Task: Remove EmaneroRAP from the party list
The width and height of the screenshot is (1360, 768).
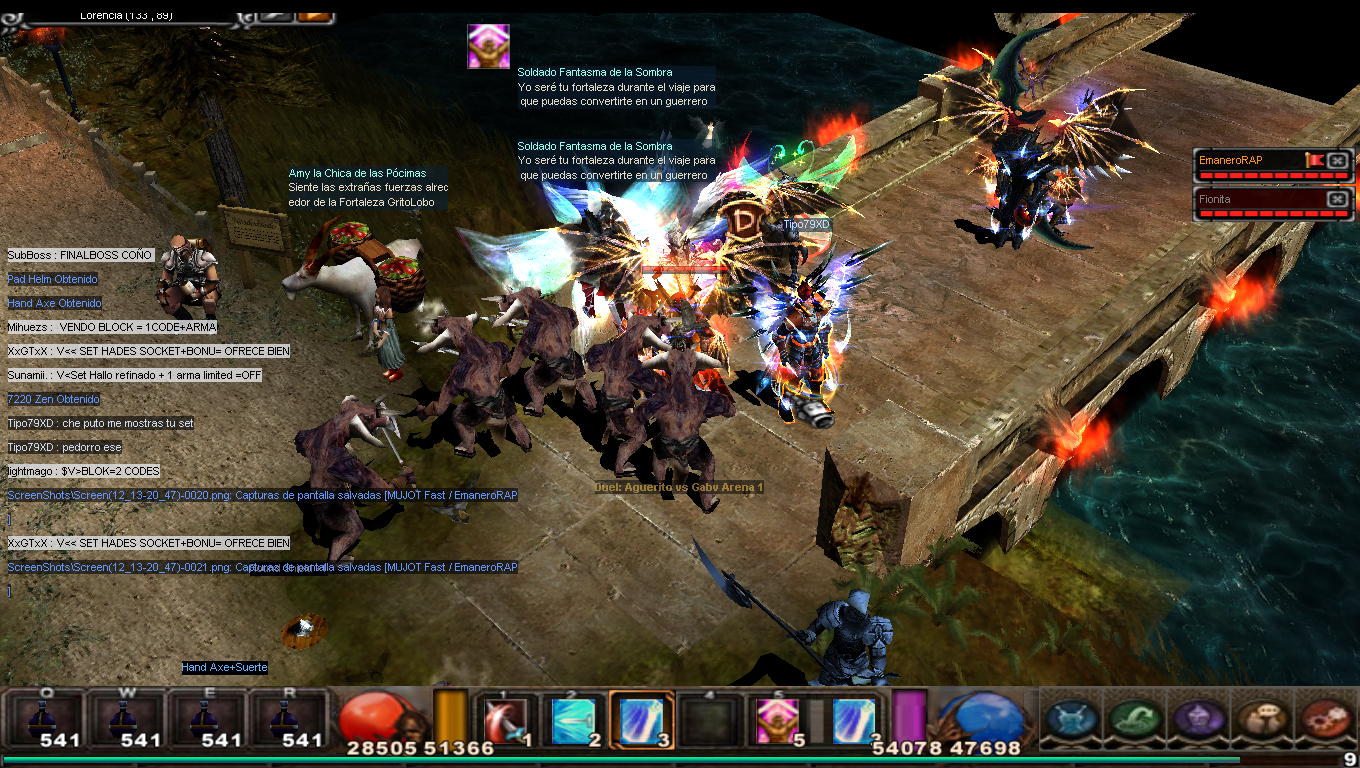Action: pos(1338,160)
